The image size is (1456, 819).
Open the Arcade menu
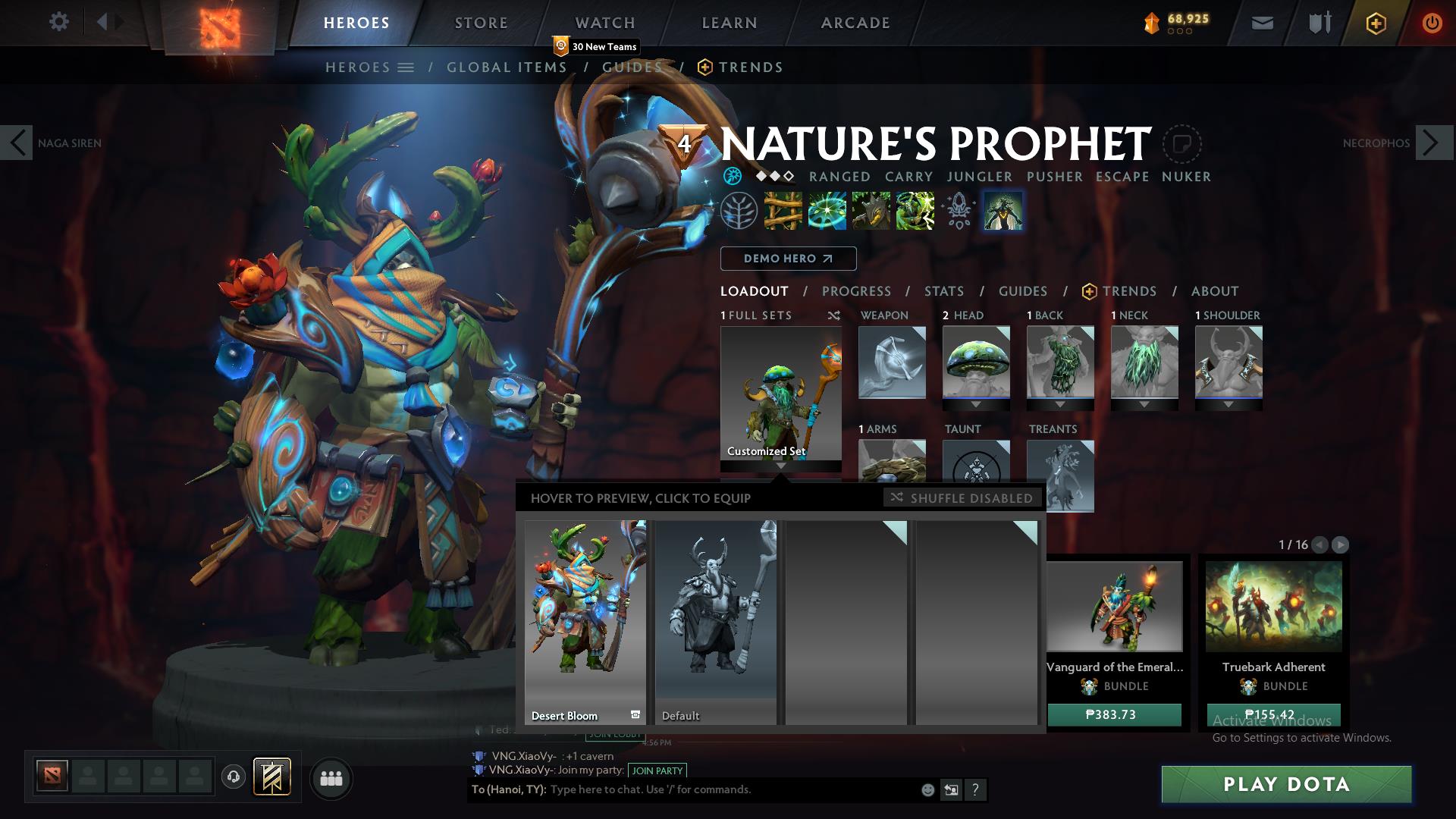pos(855,23)
